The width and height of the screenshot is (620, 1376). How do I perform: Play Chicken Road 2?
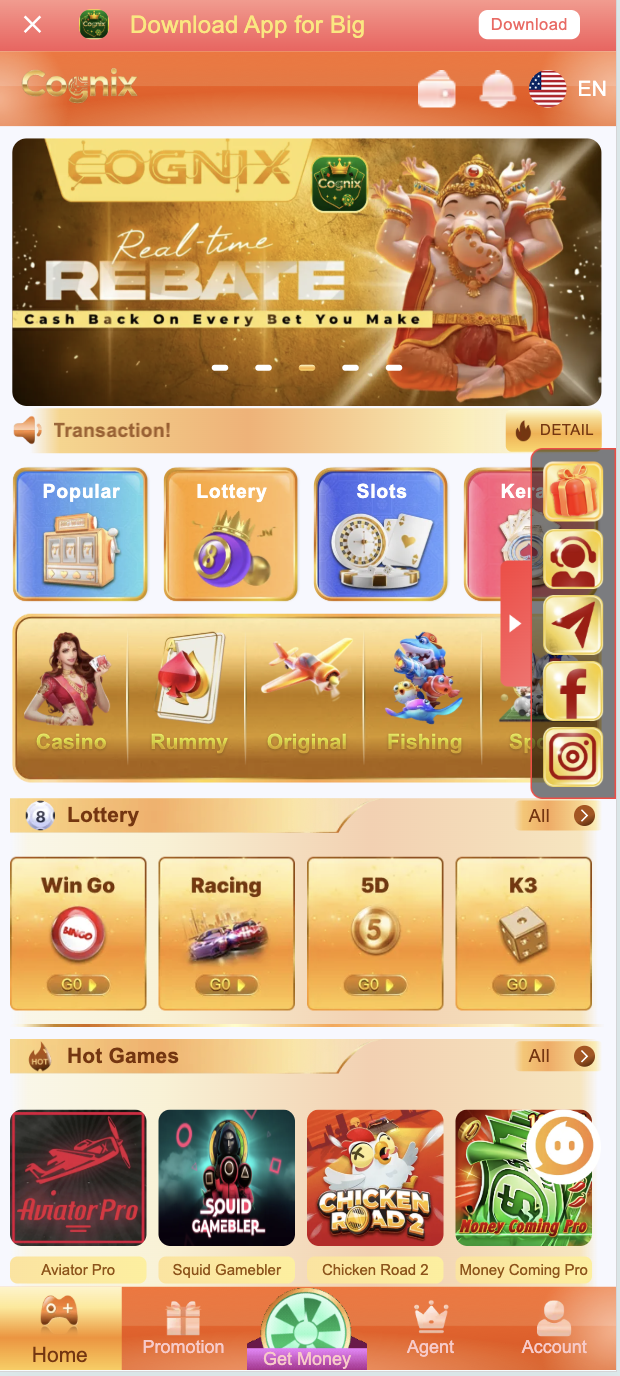tap(375, 1178)
